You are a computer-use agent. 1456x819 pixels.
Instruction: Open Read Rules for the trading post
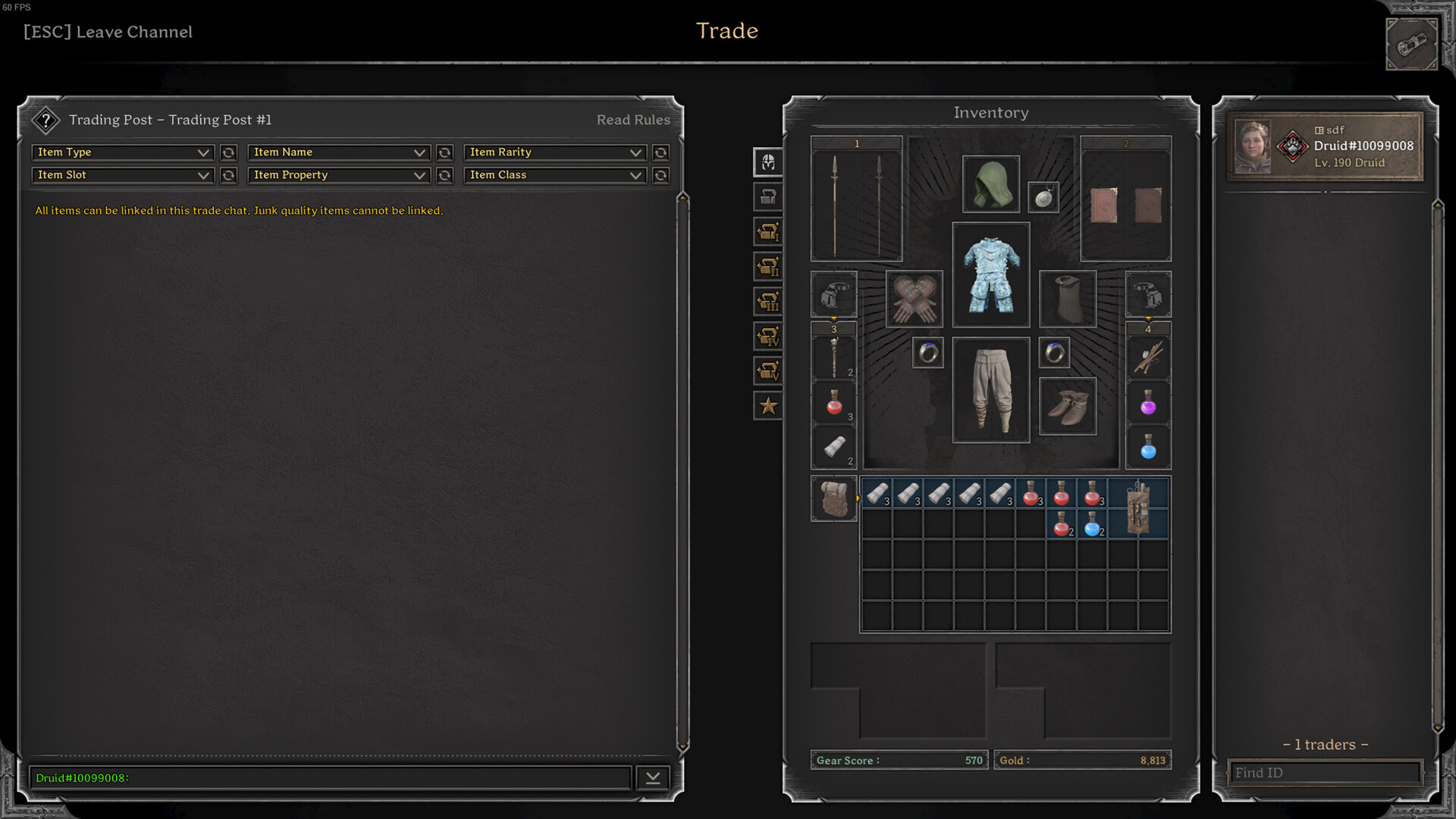632,120
